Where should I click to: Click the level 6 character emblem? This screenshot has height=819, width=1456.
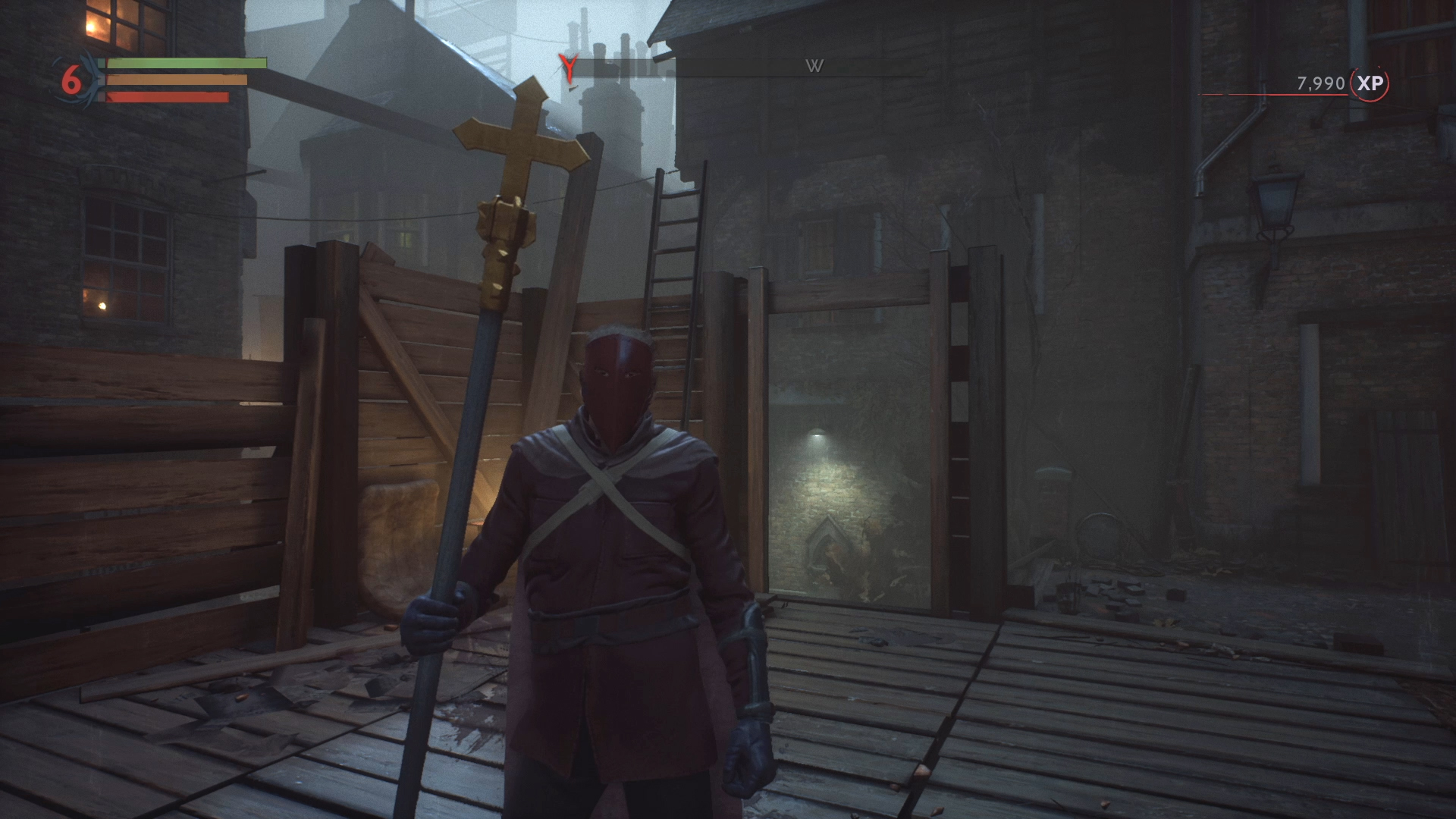73,79
